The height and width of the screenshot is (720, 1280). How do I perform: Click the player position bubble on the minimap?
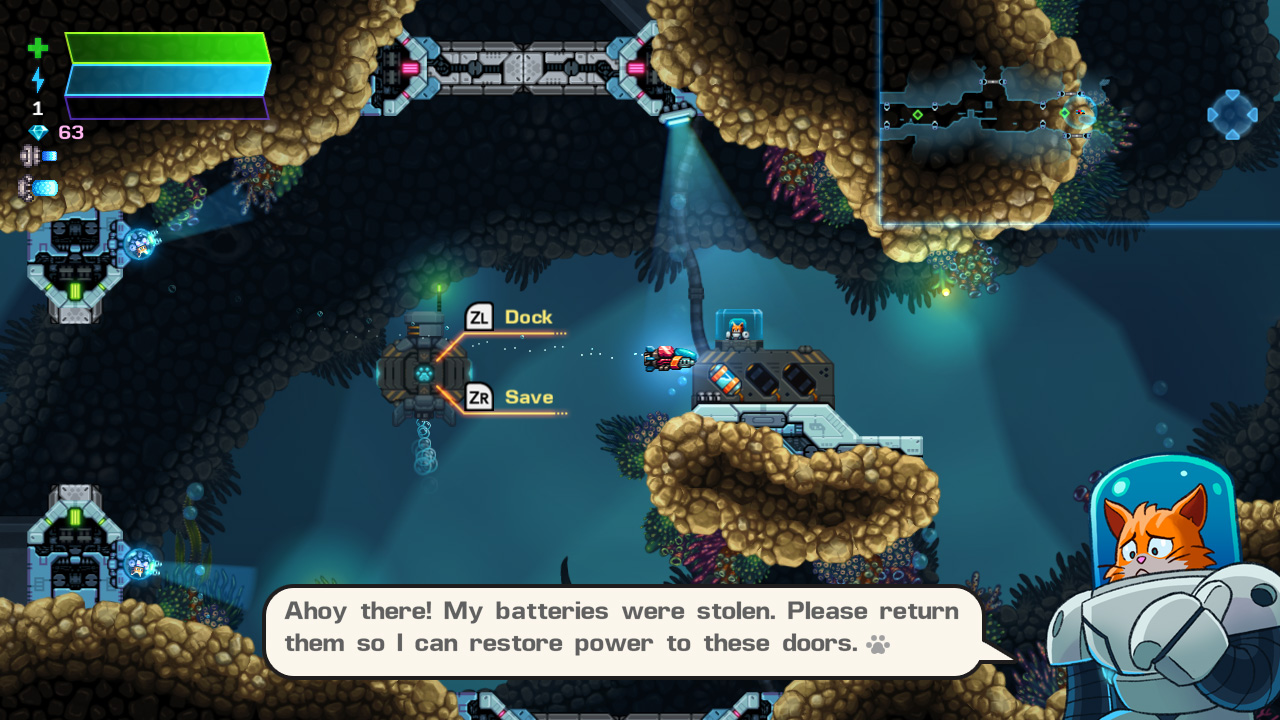pos(1080,113)
